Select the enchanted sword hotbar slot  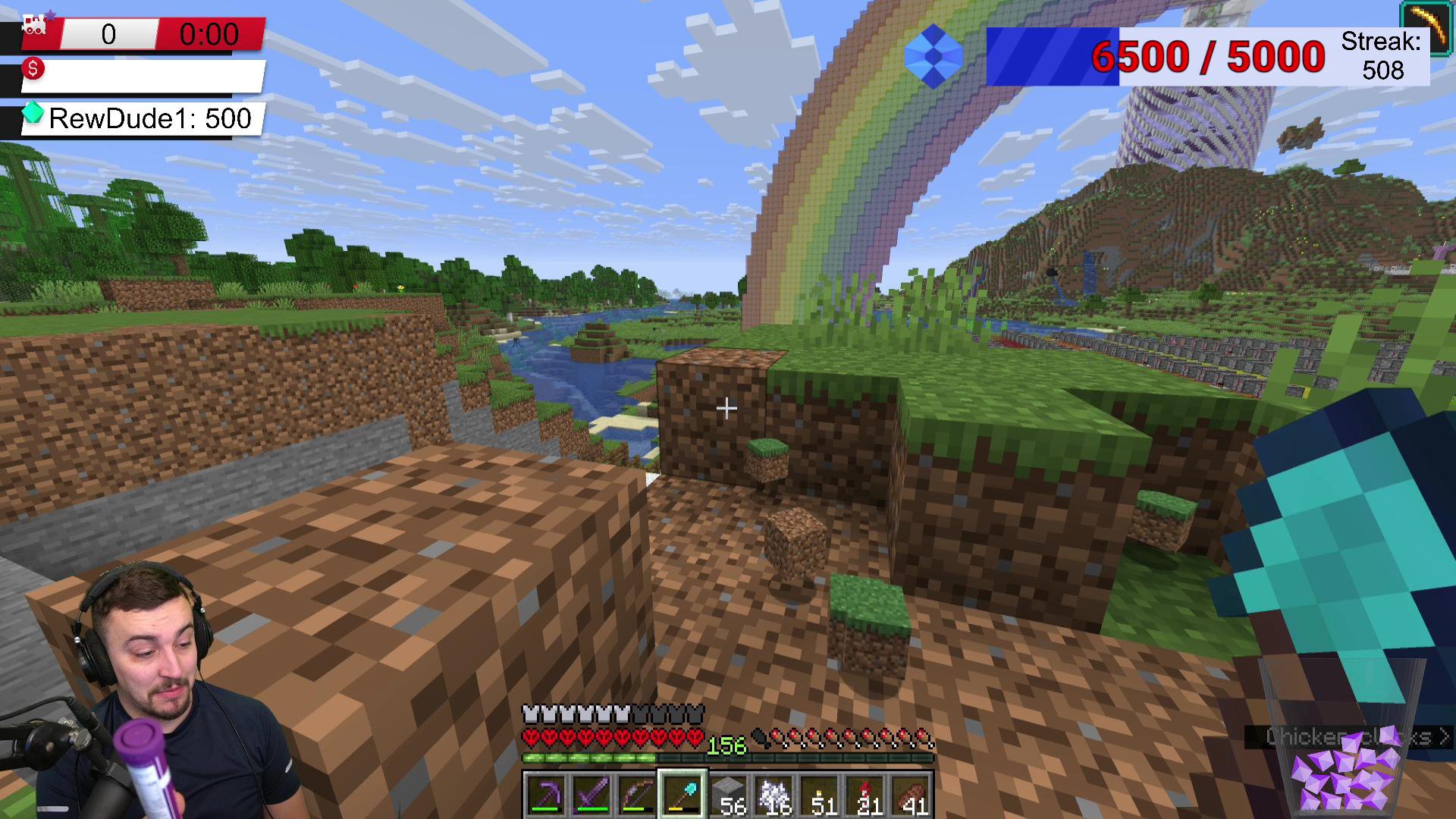[591, 795]
